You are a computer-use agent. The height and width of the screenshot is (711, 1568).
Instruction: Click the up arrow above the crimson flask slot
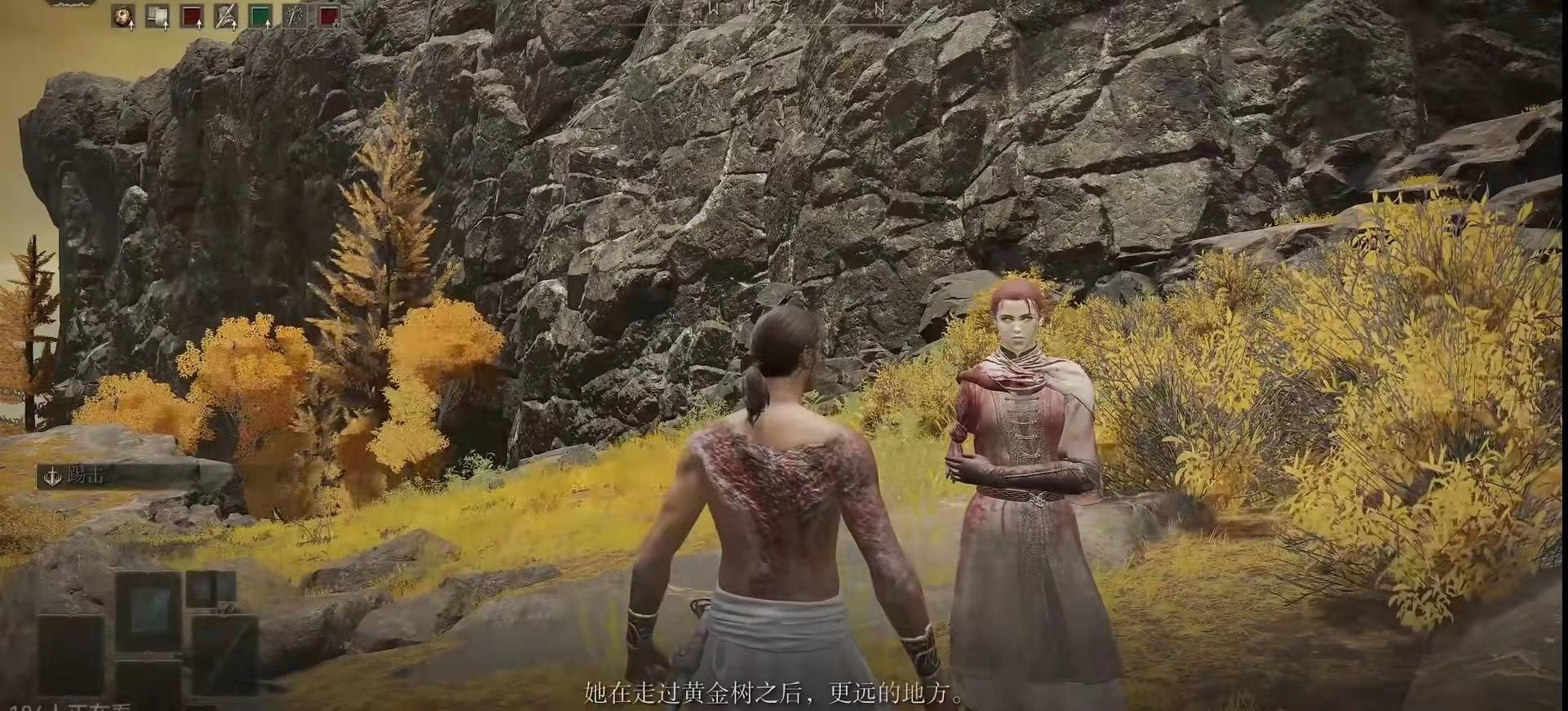click(199, 25)
